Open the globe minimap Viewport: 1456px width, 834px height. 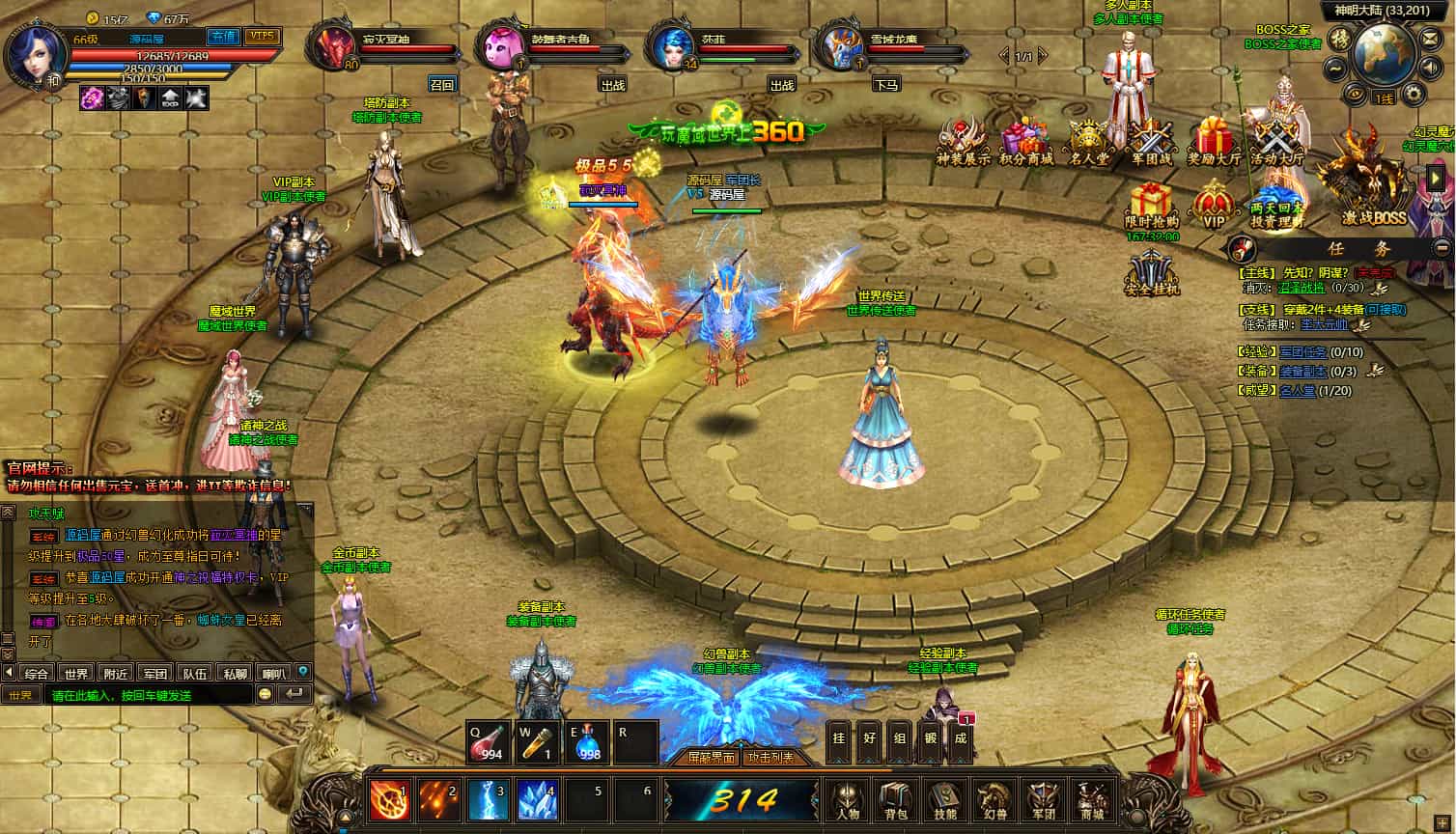pos(1385,53)
